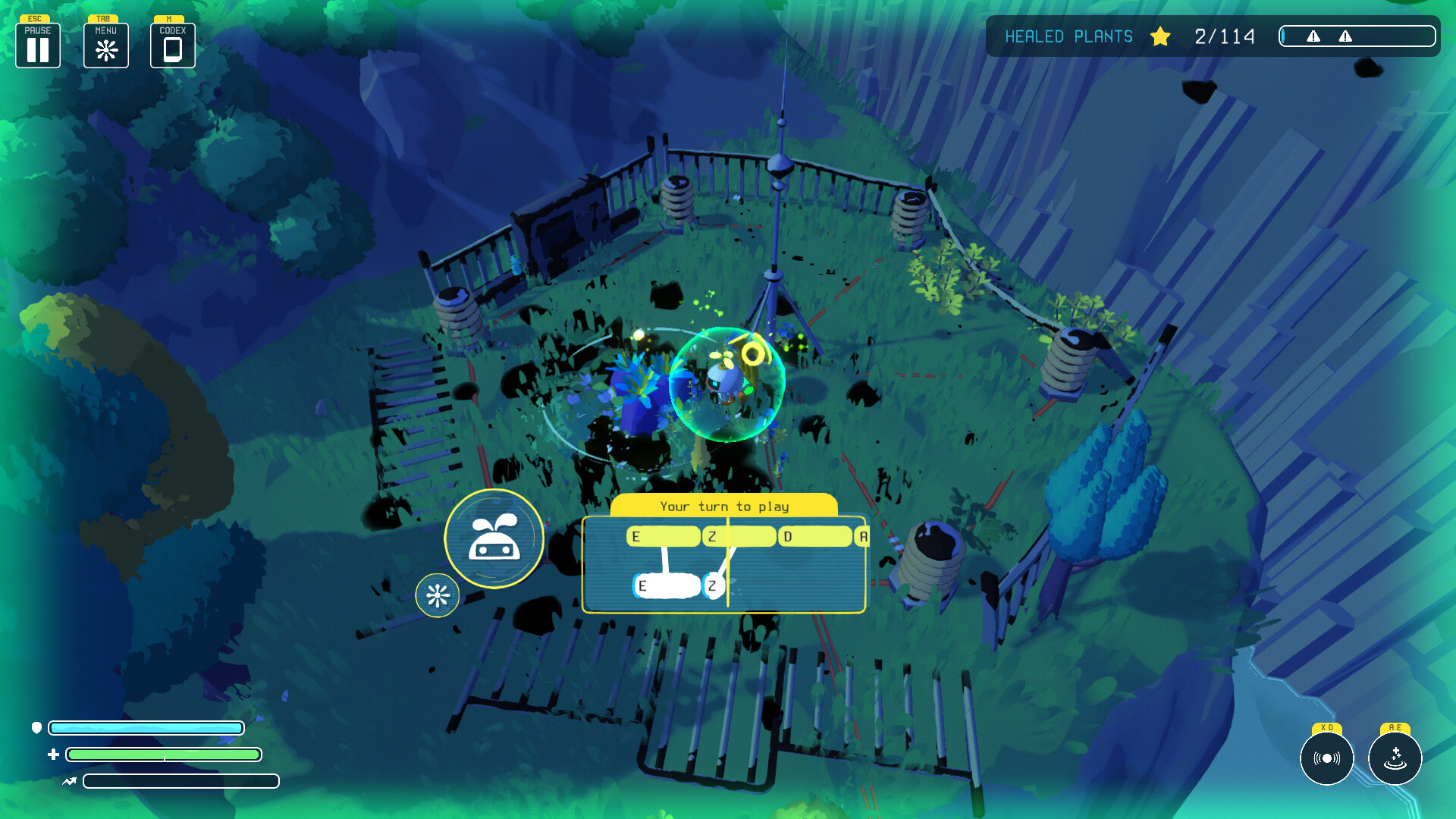1456x819 pixels.
Task: Click the phone icon on the Codex button
Action: tap(173, 49)
